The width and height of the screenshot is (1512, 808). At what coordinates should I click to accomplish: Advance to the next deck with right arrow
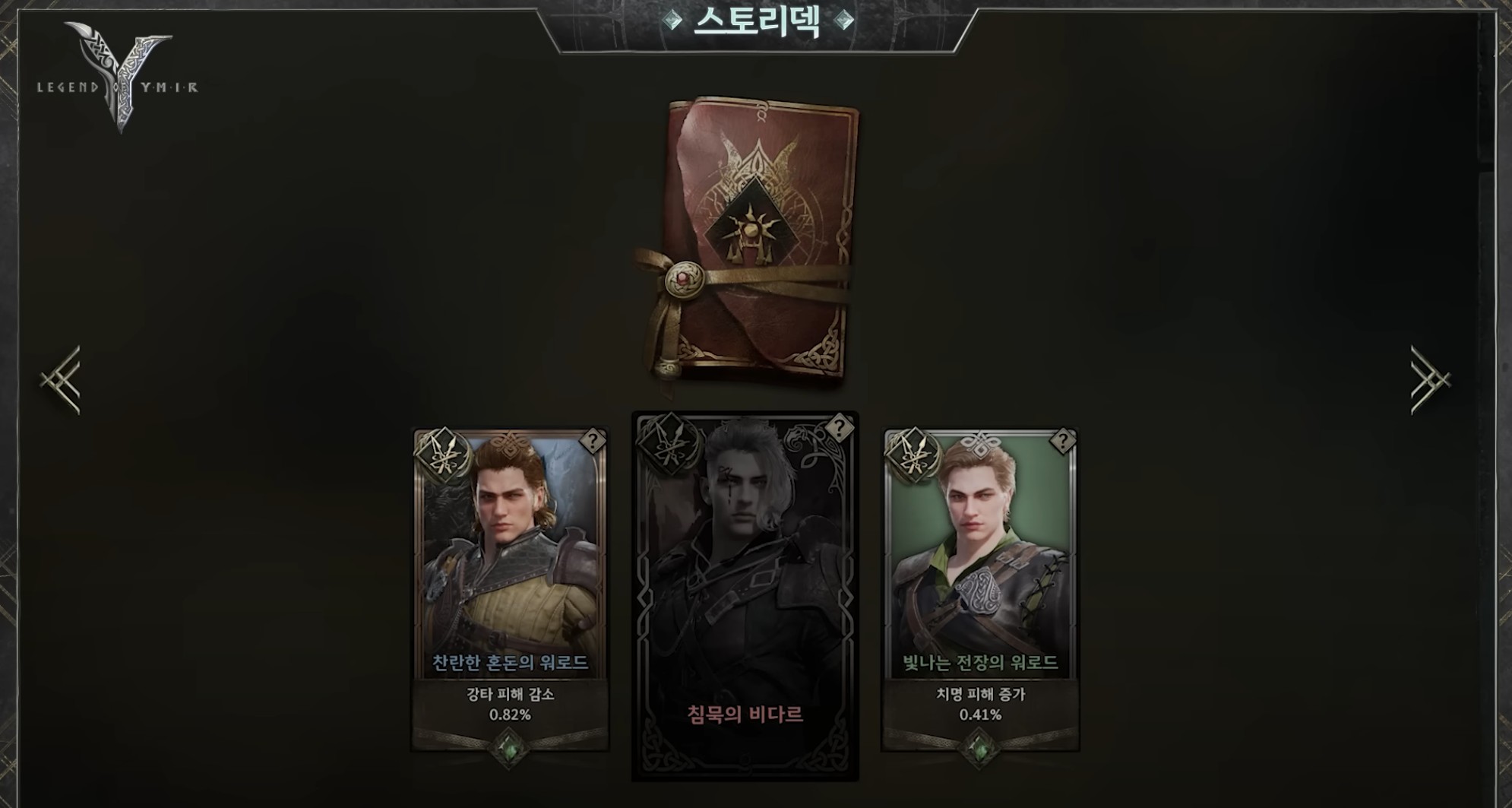1430,380
